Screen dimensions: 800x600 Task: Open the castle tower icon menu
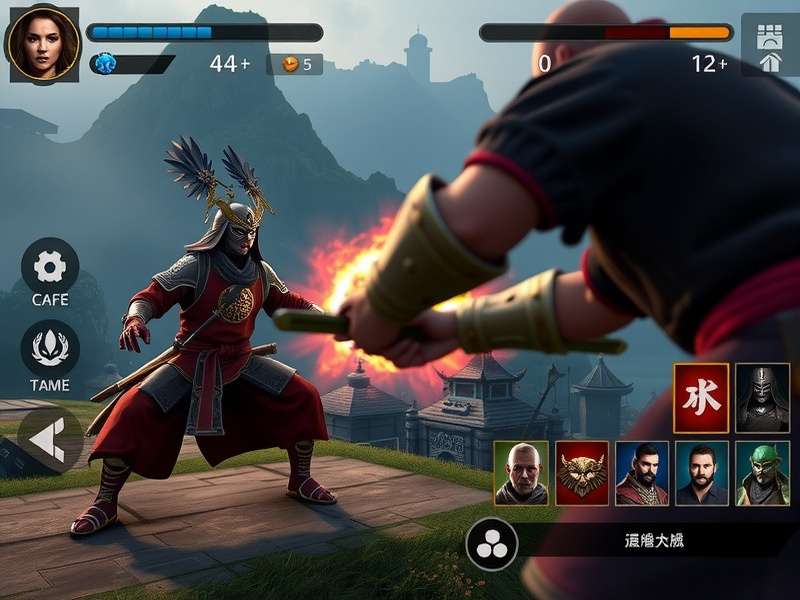coord(770,45)
